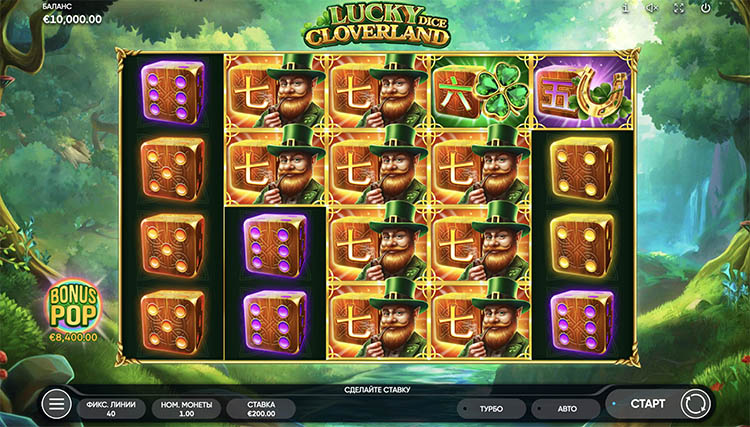Switch to fullscreen mode

(678, 8)
